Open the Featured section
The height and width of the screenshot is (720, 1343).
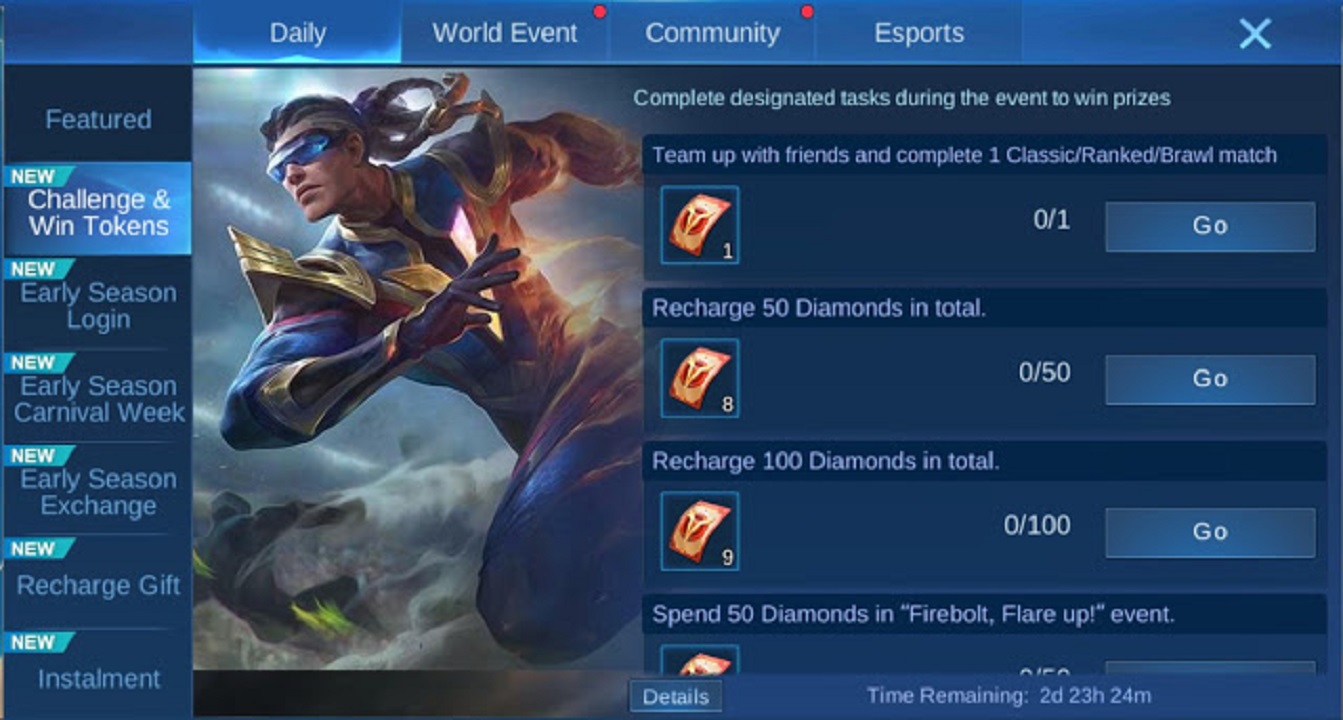(x=97, y=119)
